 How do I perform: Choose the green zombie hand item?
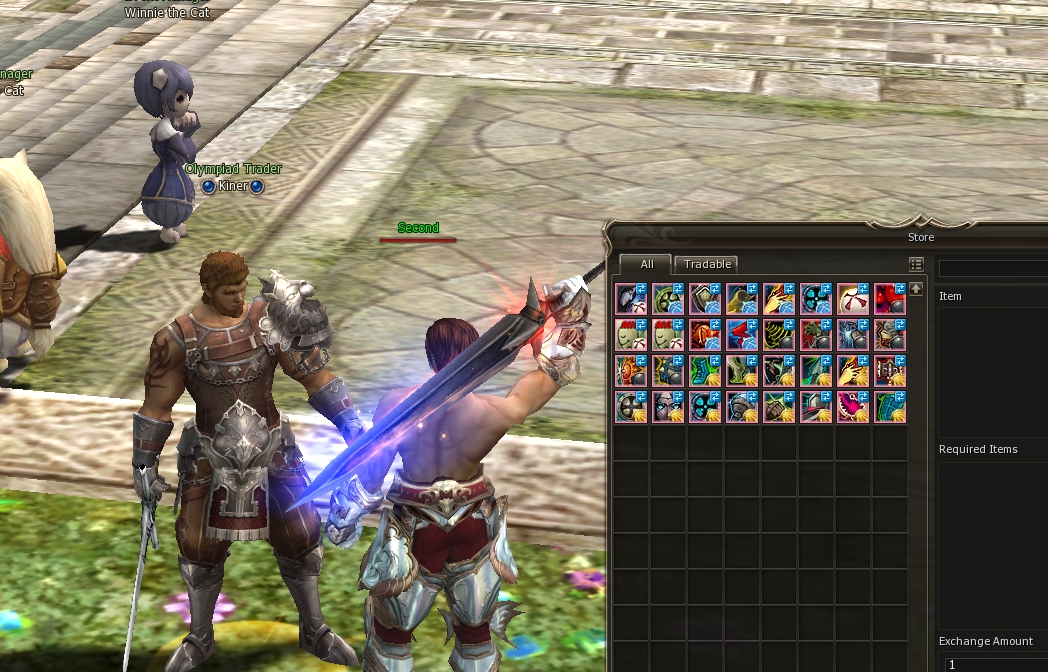click(x=815, y=335)
